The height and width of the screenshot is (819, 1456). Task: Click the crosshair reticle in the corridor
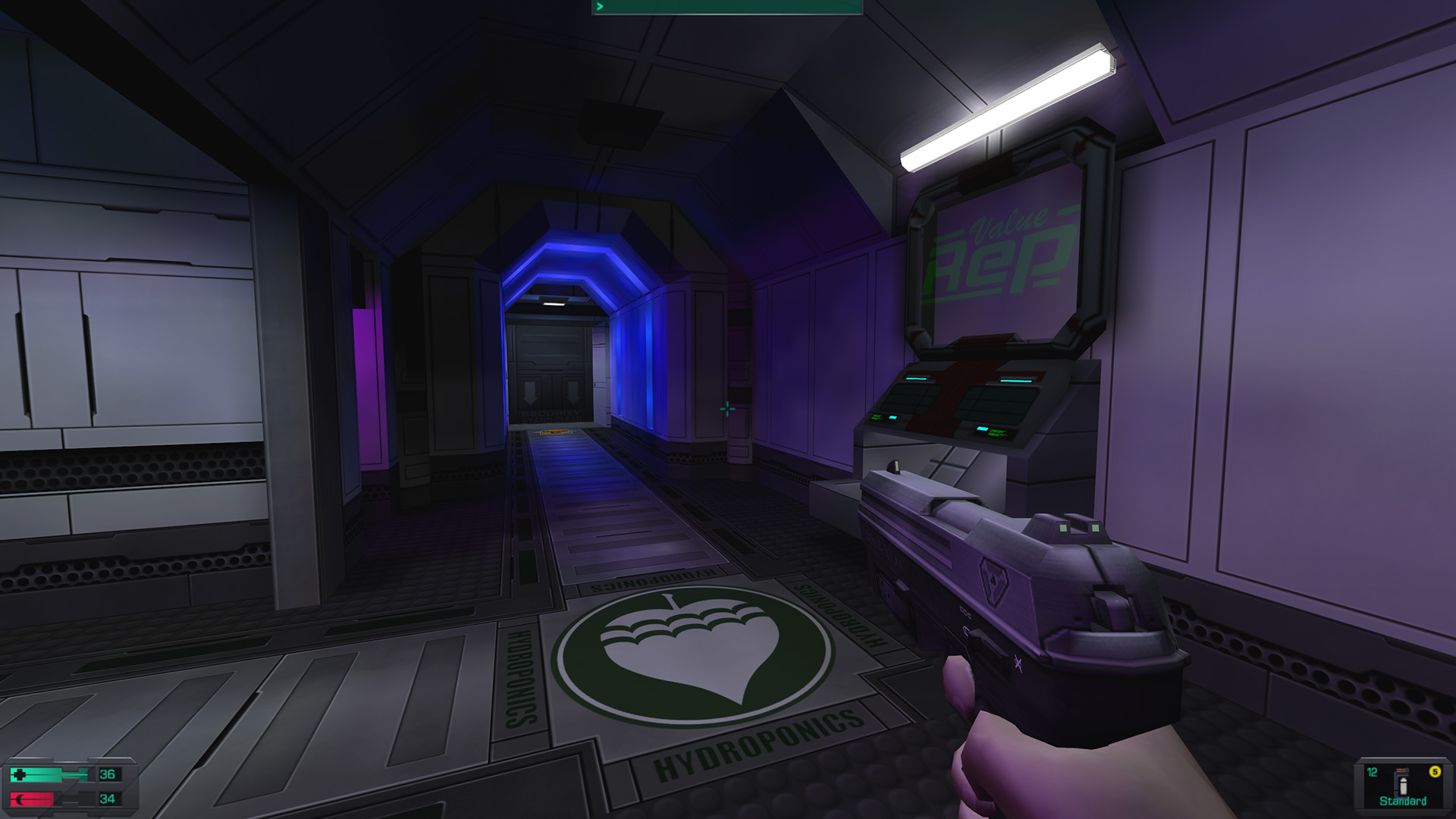click(726, 409)
